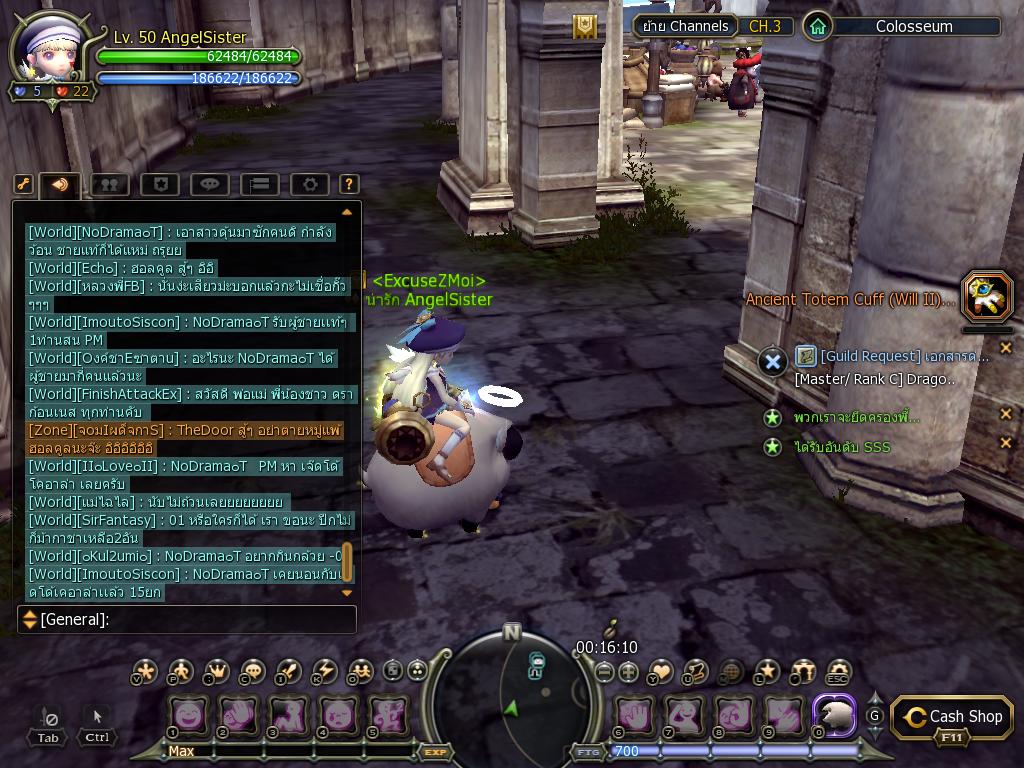Close the Guild Request tracker entry
Image resolution: width=1024 pixels, height=768 pixels.
point(1006,348)
